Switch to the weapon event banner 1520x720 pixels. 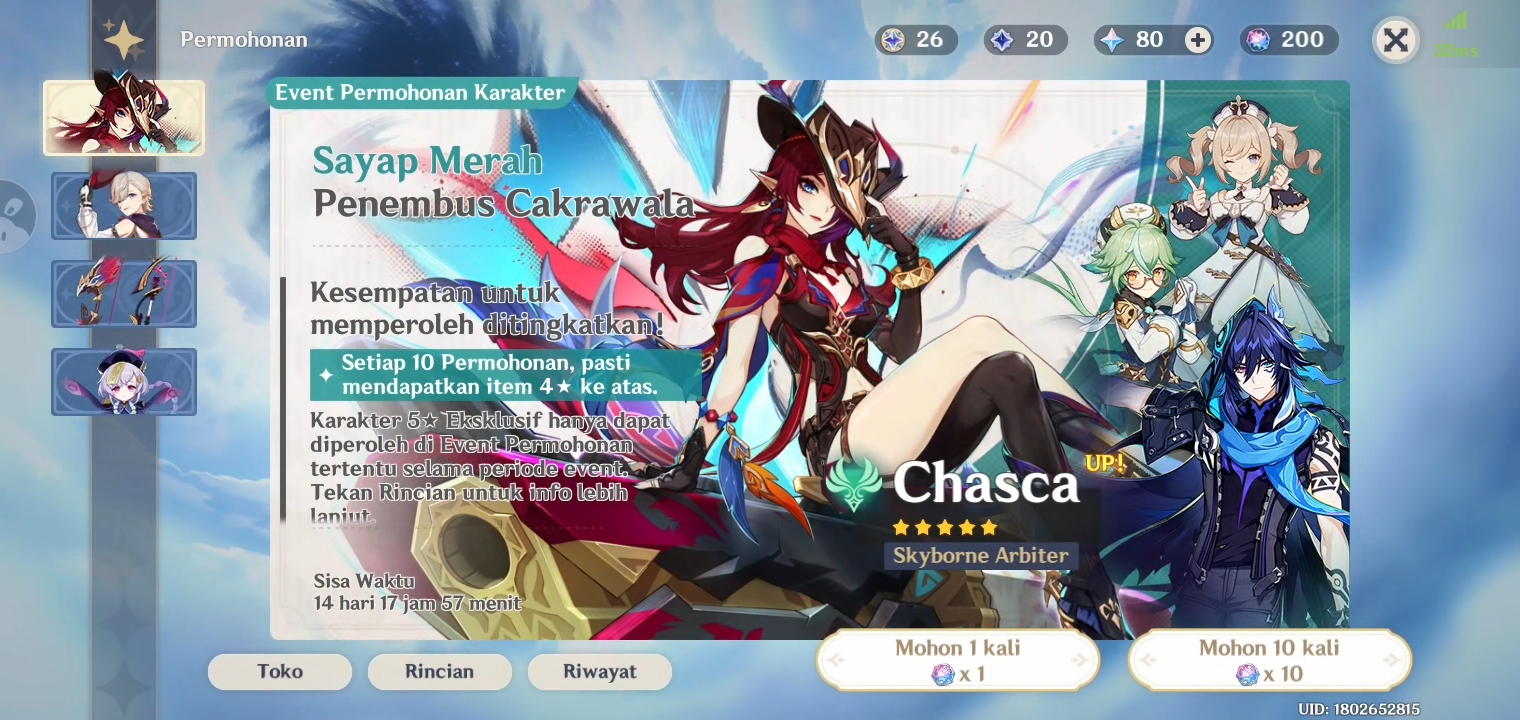124,294
